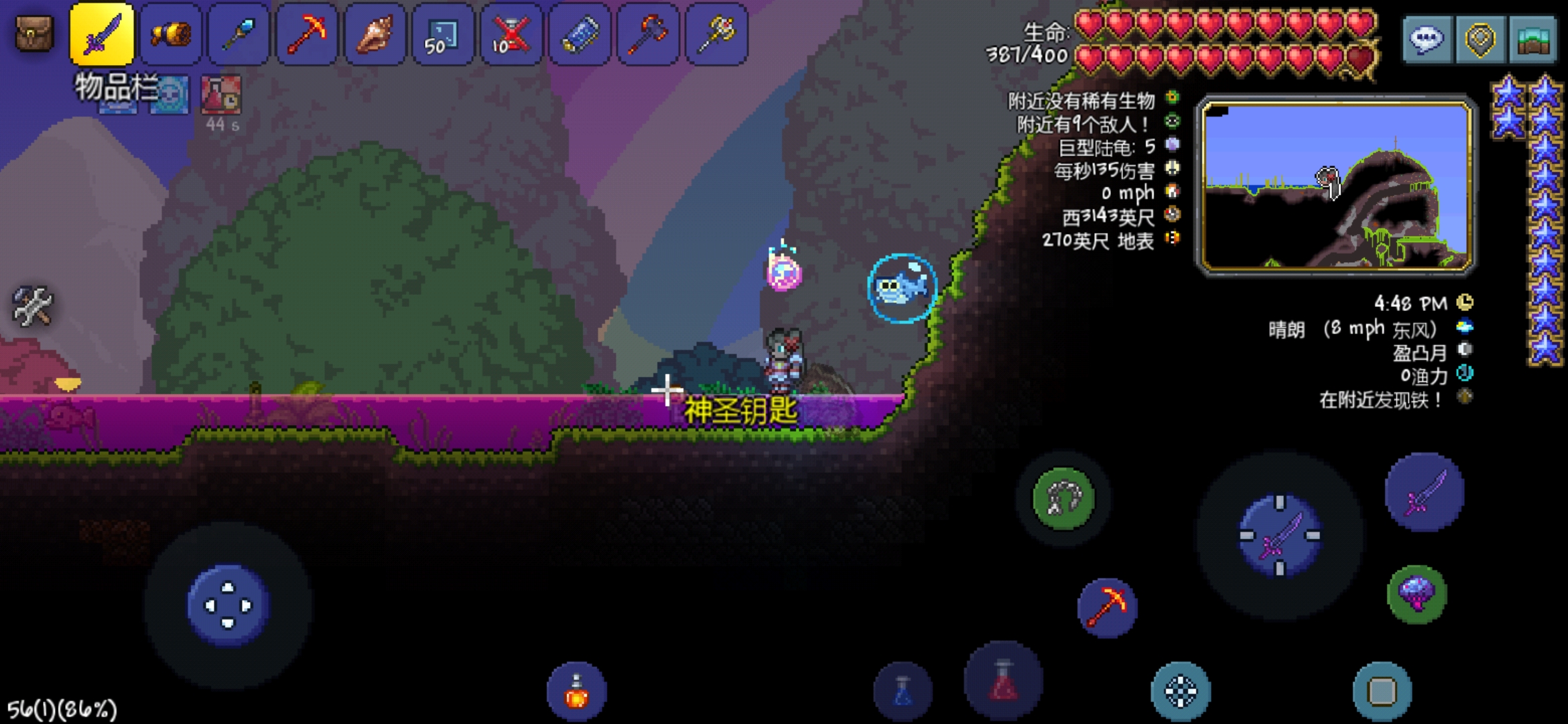
Task: Select the purple sword hotbar slot
Action: pos(102,34)
